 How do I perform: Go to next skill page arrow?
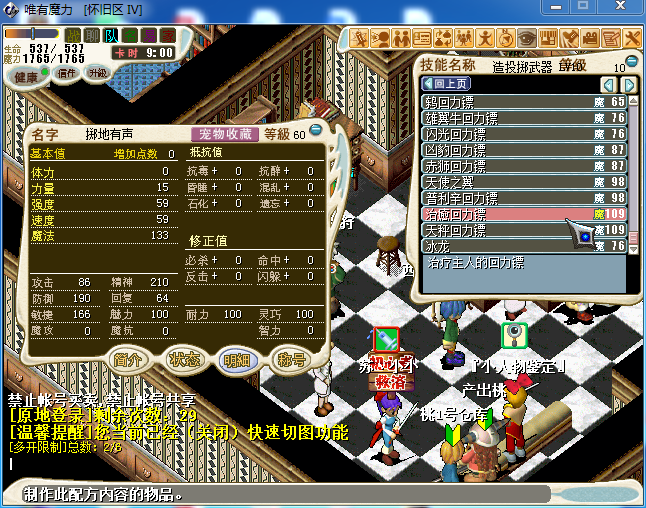click(x=630, y=84)
